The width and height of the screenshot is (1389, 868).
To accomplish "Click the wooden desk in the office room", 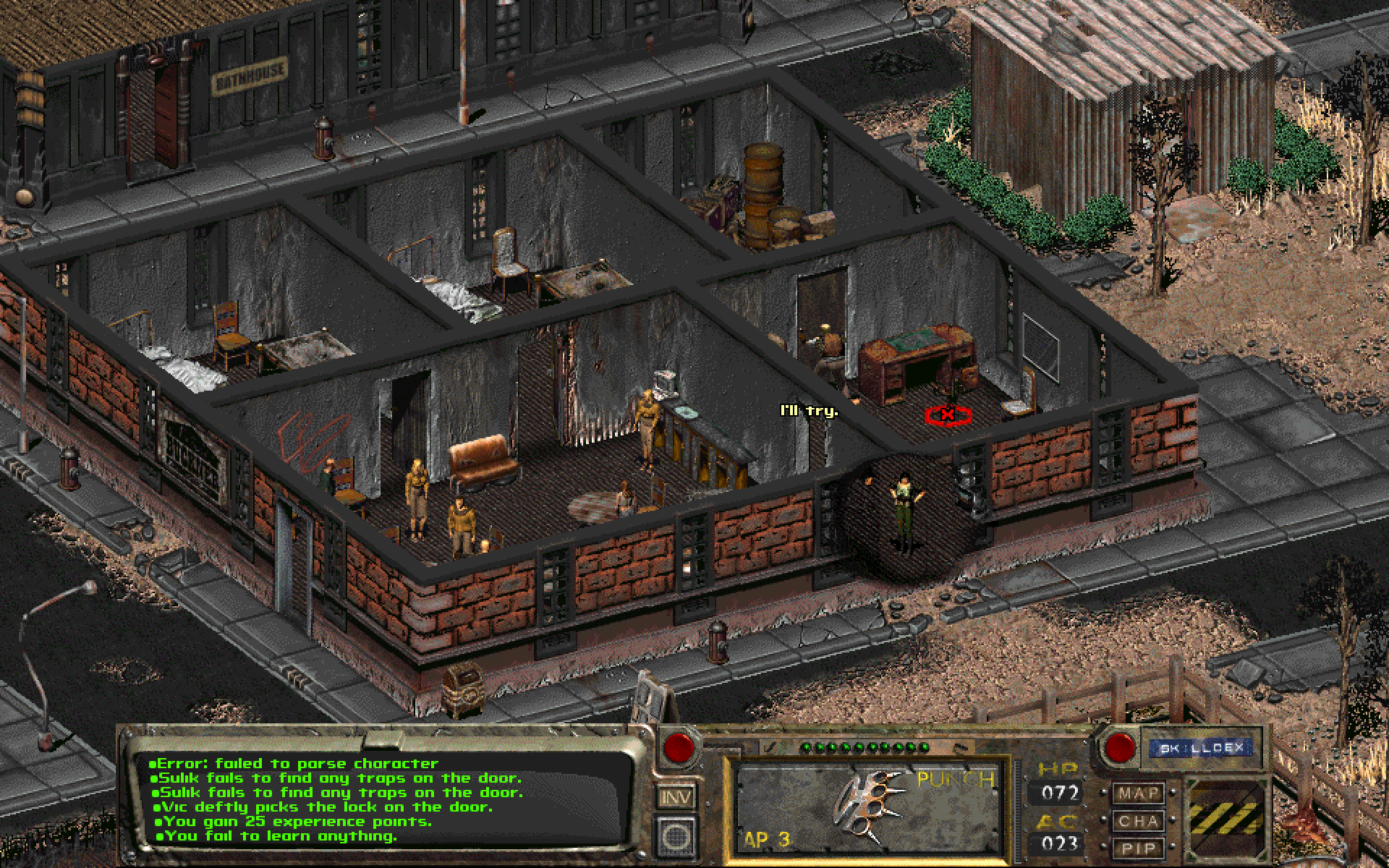I will pyautogui.click(x=919, y=354).
